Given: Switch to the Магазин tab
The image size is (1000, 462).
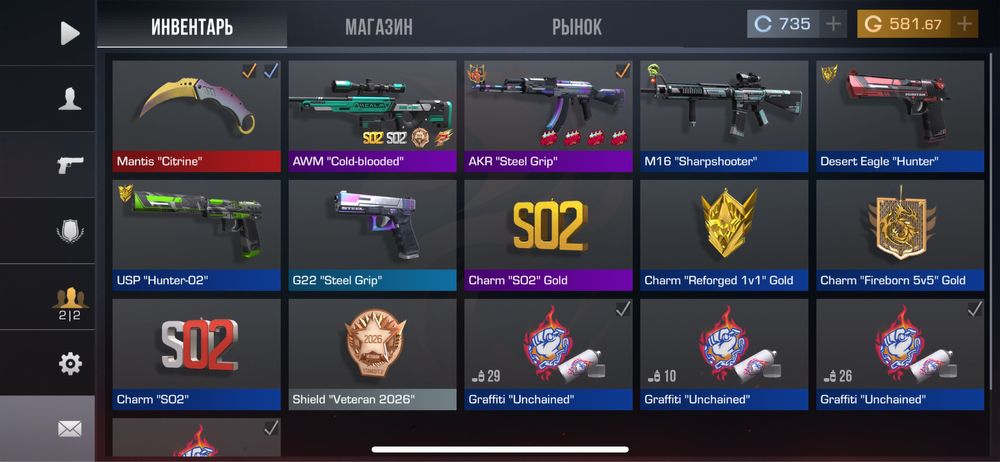Looking at the screenshot, I should click(x=378, y=27).
